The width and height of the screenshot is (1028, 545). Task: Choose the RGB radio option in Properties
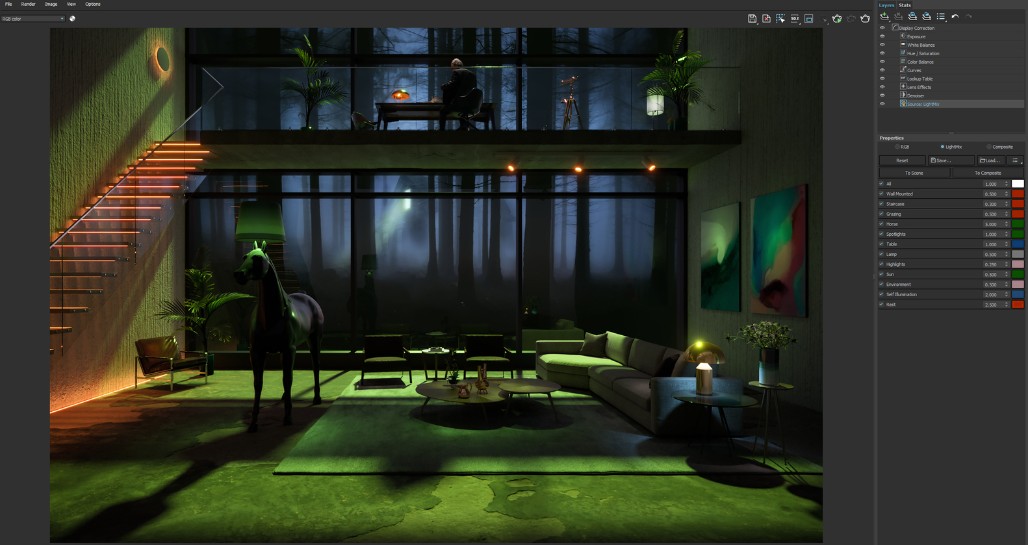click(x=903, y=147)
